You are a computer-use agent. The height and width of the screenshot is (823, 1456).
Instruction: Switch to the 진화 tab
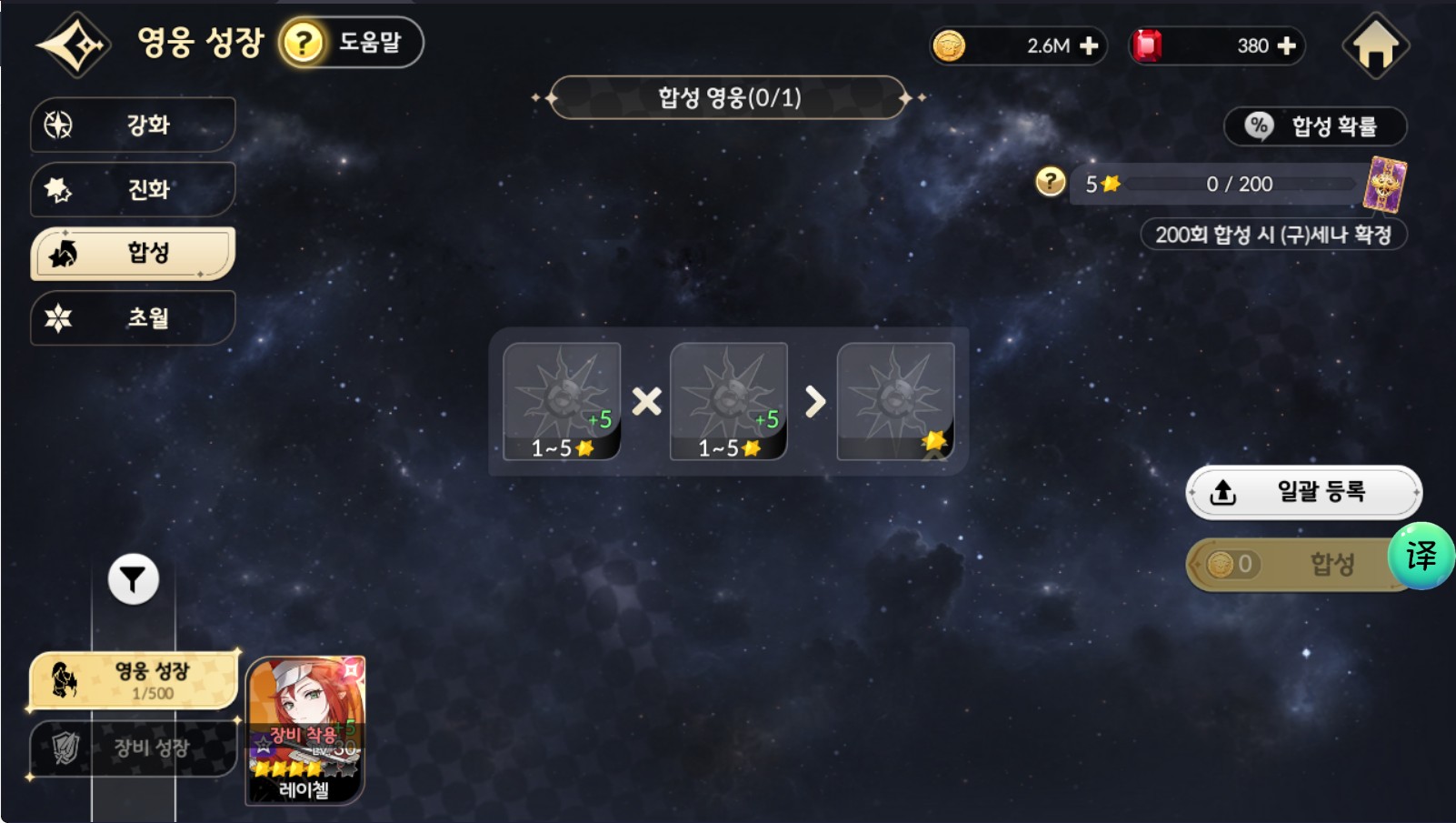[133, 189]
